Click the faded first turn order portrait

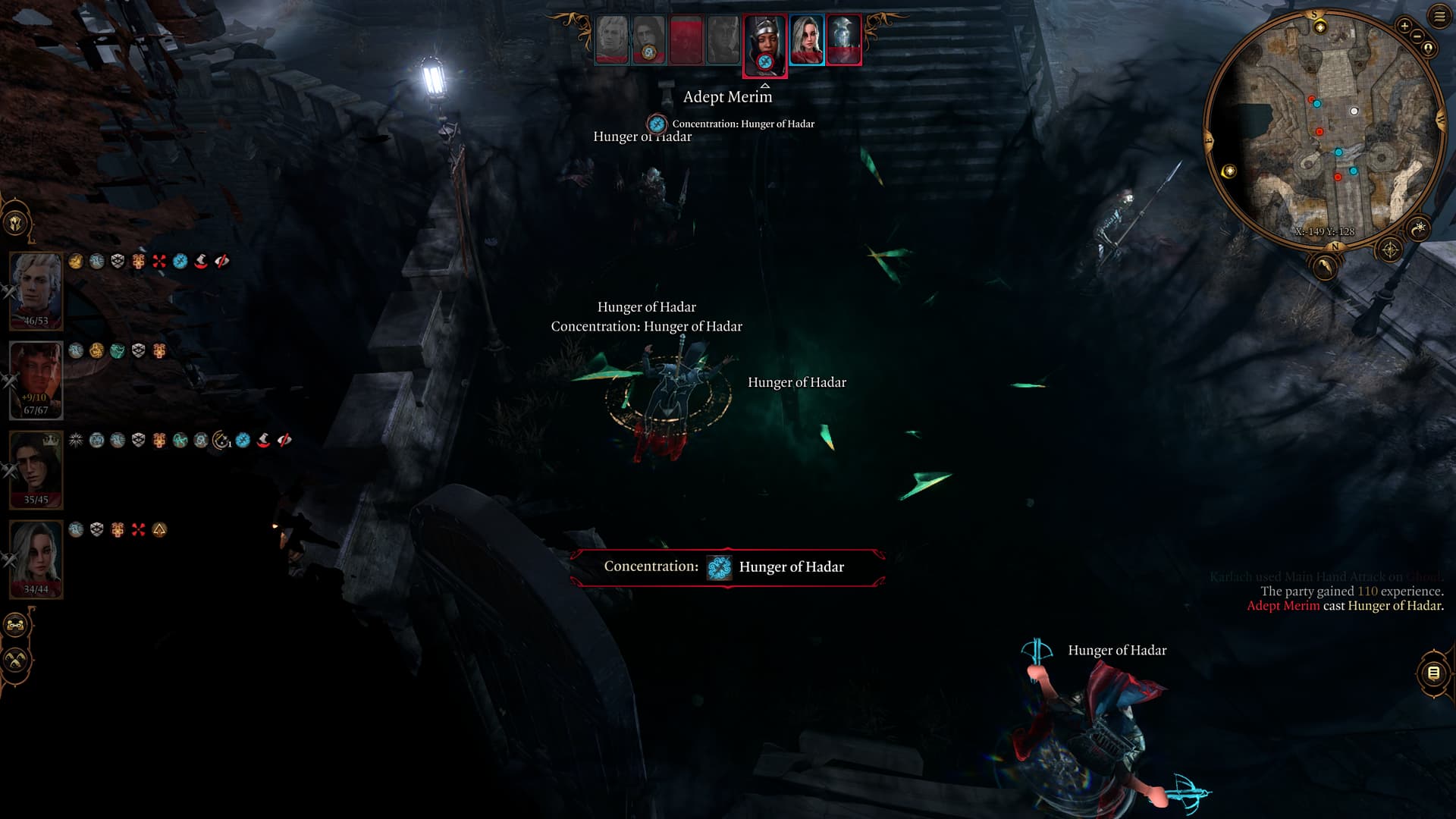pos(611,39)
